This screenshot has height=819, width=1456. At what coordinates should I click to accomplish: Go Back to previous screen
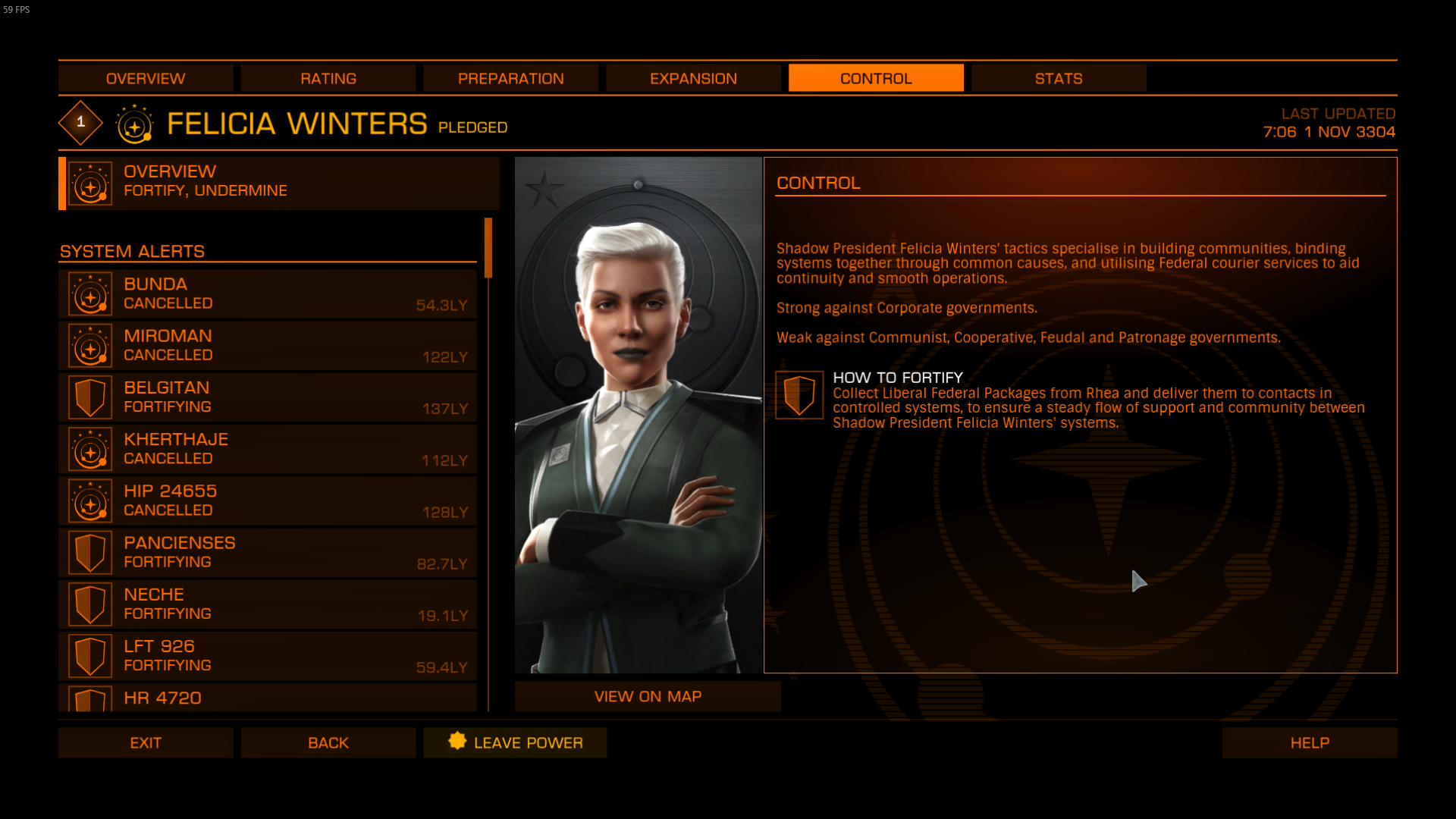[x=328, y=742]
